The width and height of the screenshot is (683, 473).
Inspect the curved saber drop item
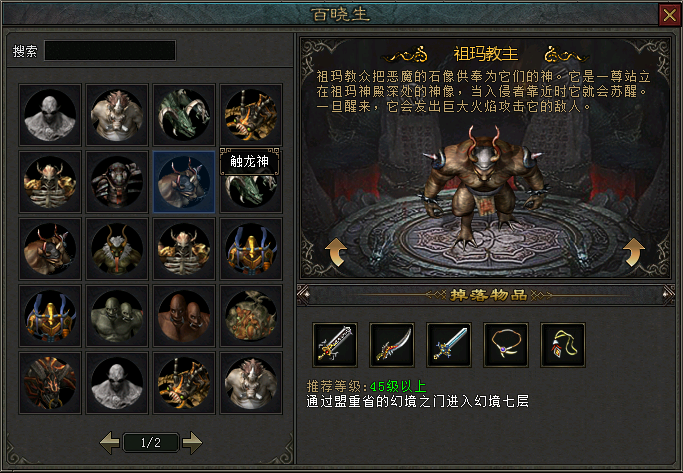coord(392,343)
